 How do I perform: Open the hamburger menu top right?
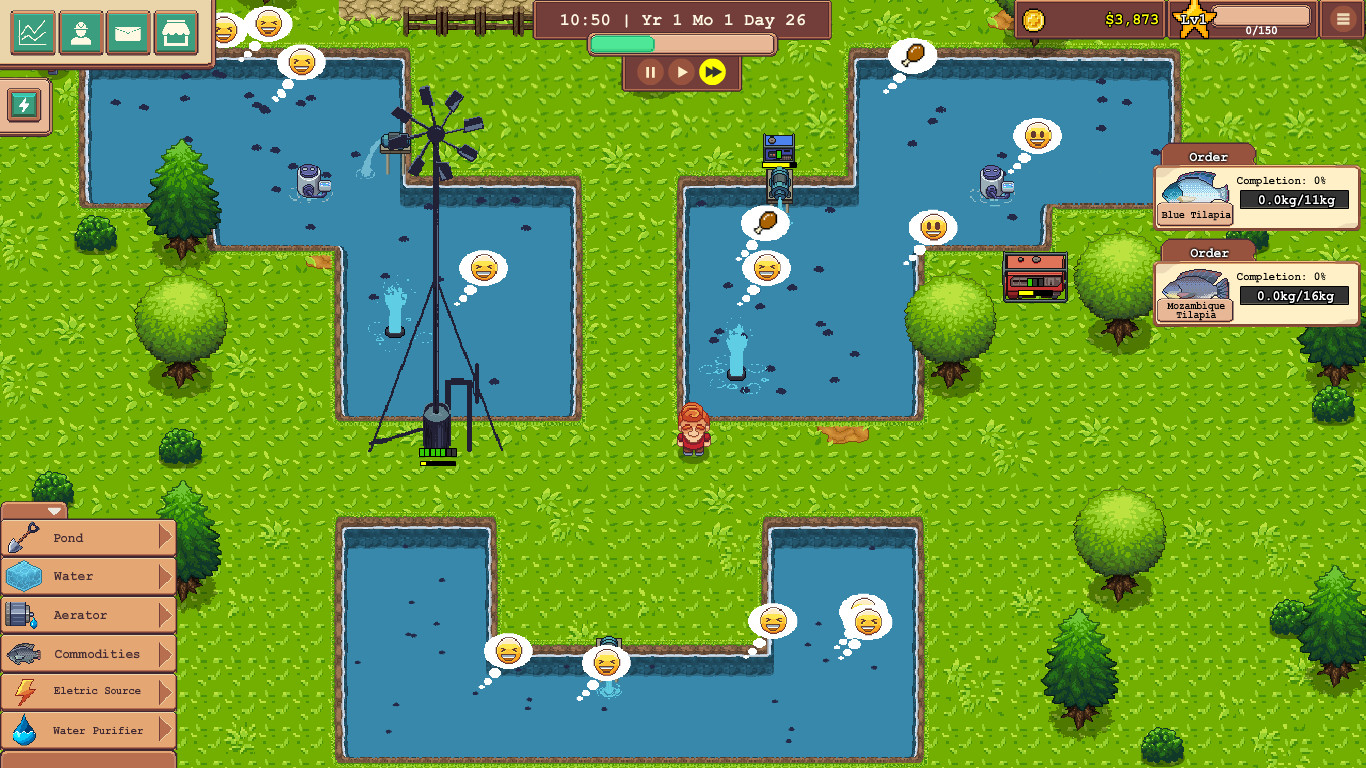click(x=1341, y=20)
